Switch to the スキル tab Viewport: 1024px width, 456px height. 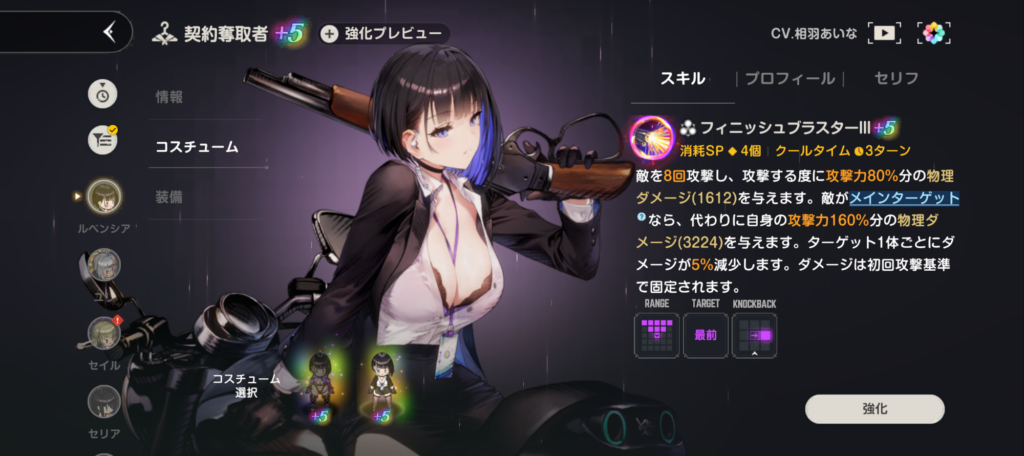click(683, 78)
